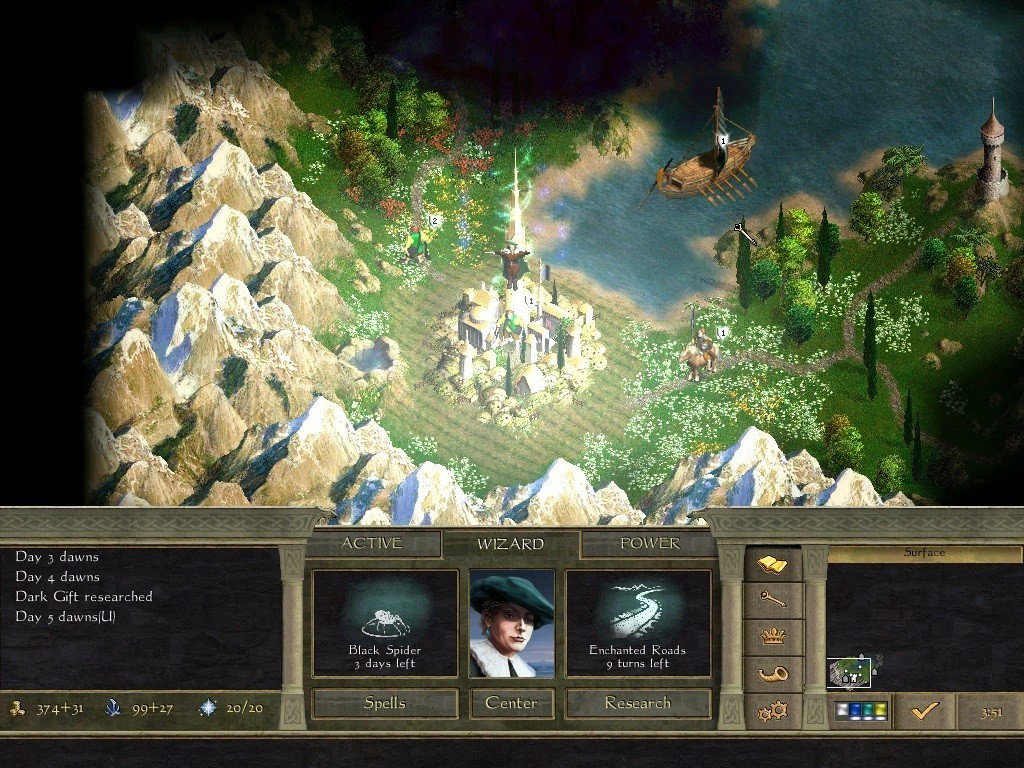1024x768 pixels.
Task: Click the horn icon button
Action: 773,674
